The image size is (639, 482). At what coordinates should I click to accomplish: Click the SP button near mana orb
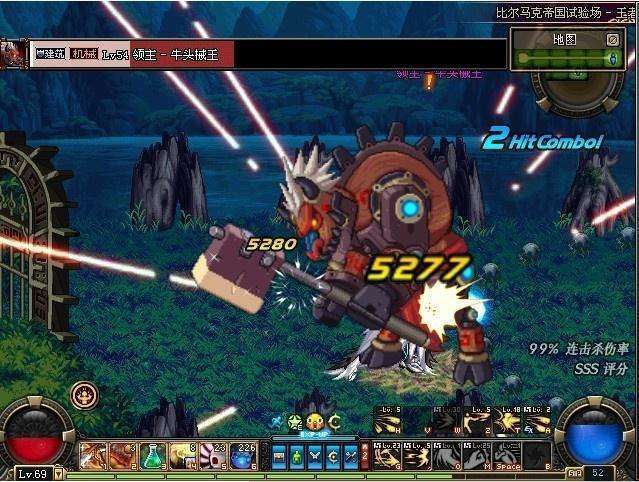(575, 471)
